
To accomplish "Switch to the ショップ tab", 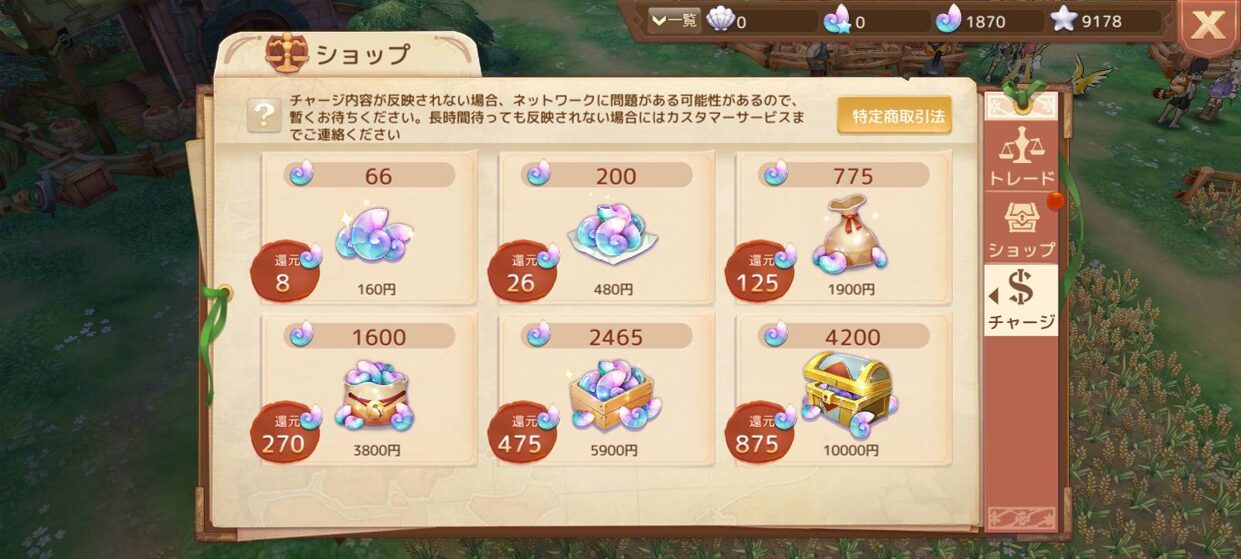I will point(1021,228).
